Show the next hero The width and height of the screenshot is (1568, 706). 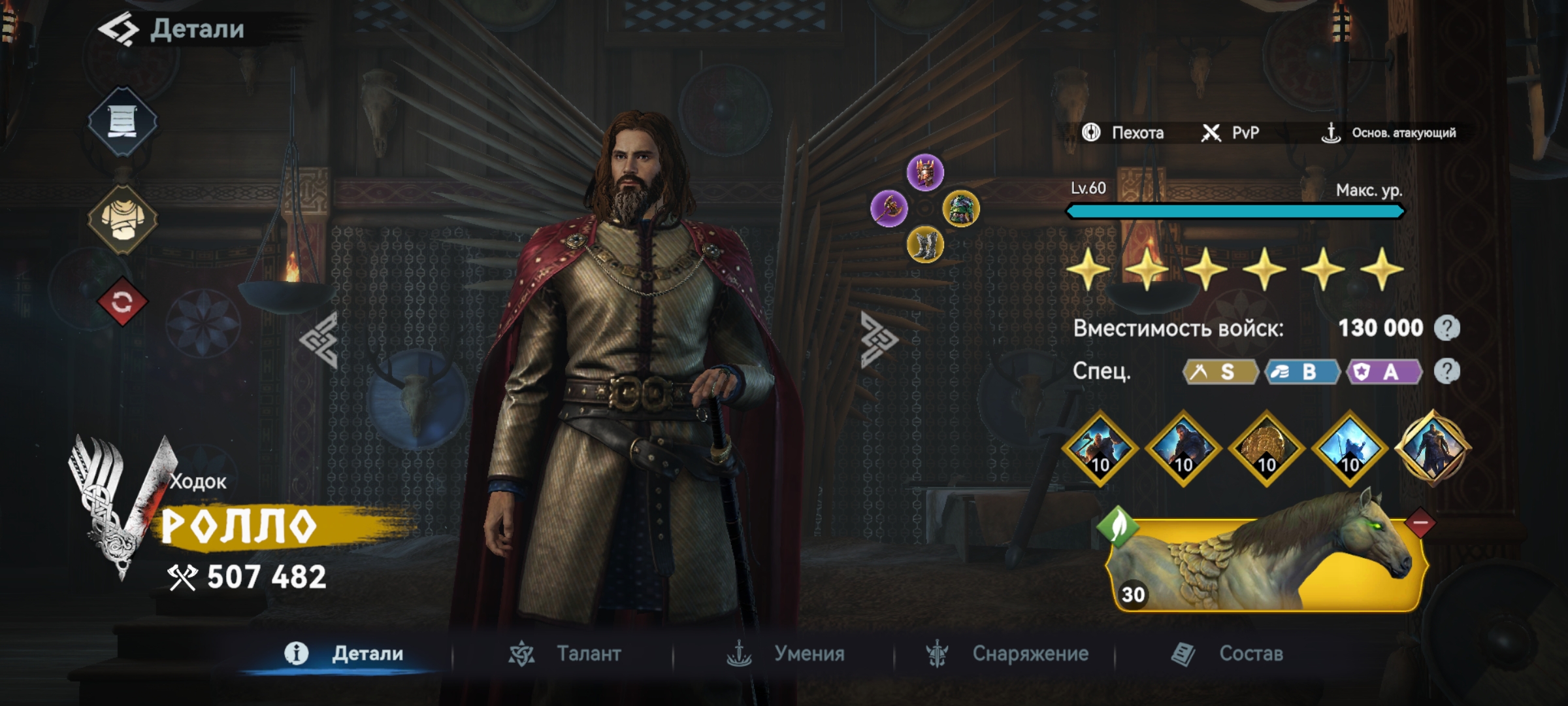[879, 340]
